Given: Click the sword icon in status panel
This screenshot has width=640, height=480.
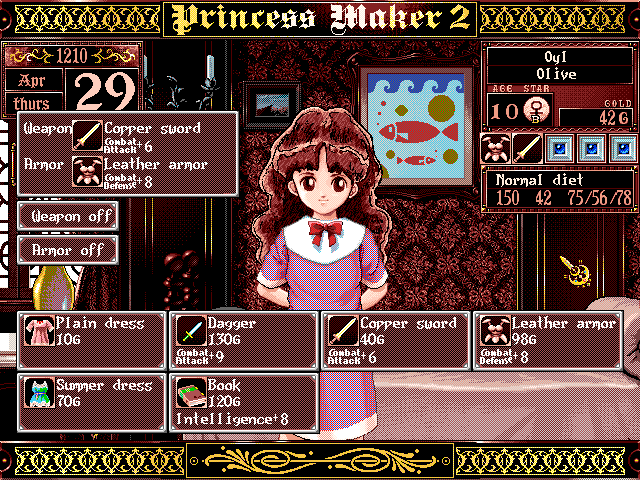Looking at the screenshot, I should click(x=527, y=150).
